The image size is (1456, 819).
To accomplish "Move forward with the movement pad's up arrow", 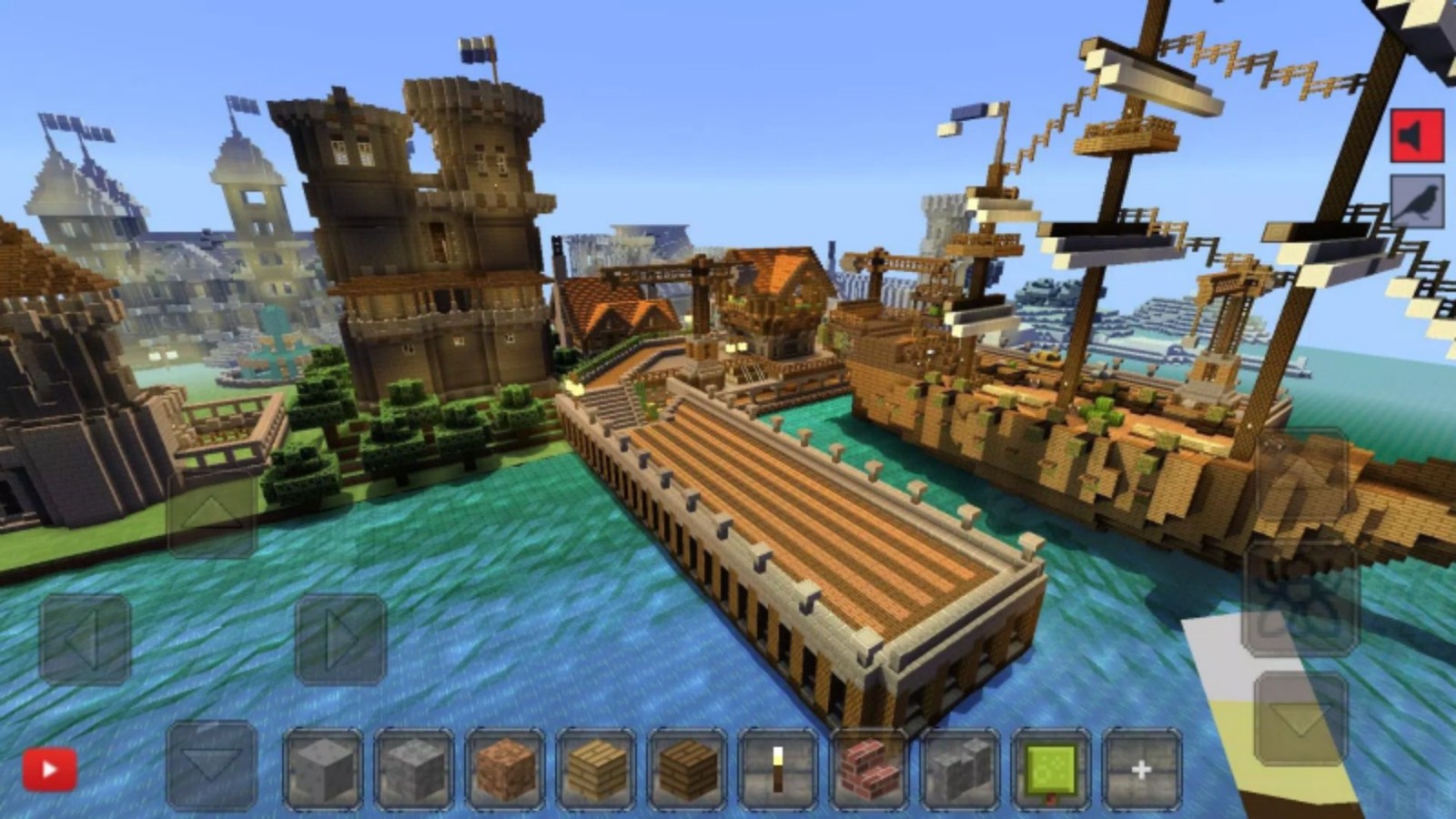I will (212, 514).
